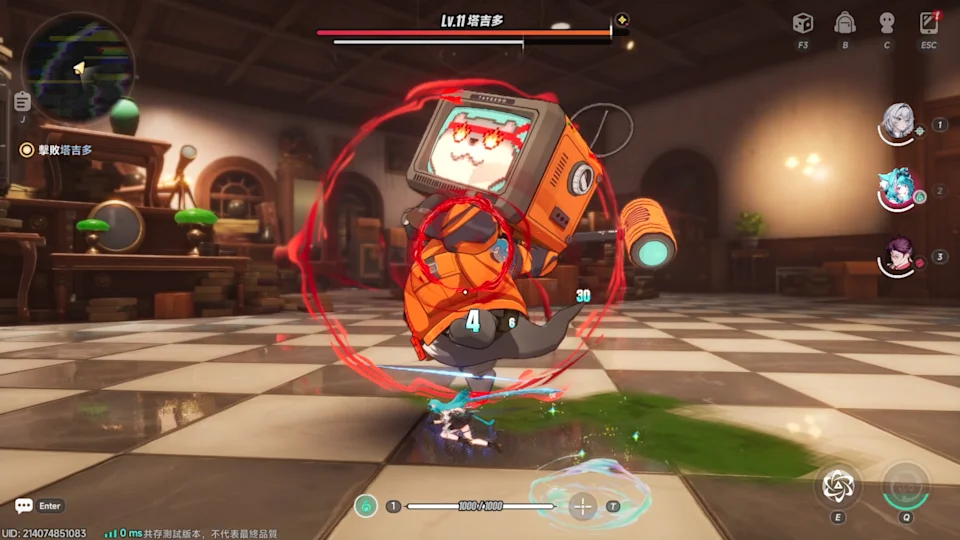Open the phone menu with red notification

[x=929, y=23]
